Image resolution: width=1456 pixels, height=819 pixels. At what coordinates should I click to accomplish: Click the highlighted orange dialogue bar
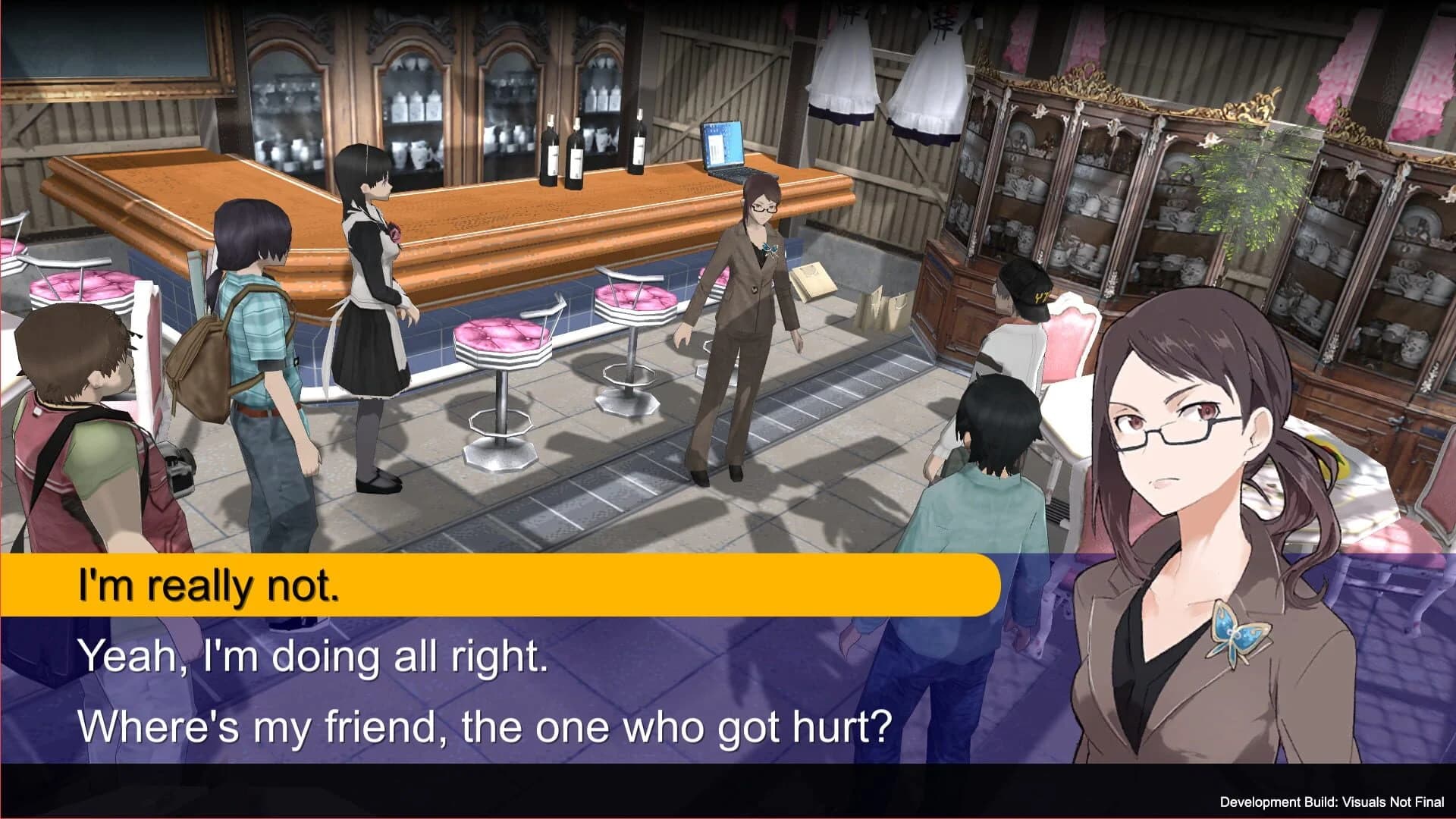(x=493, y=584)
